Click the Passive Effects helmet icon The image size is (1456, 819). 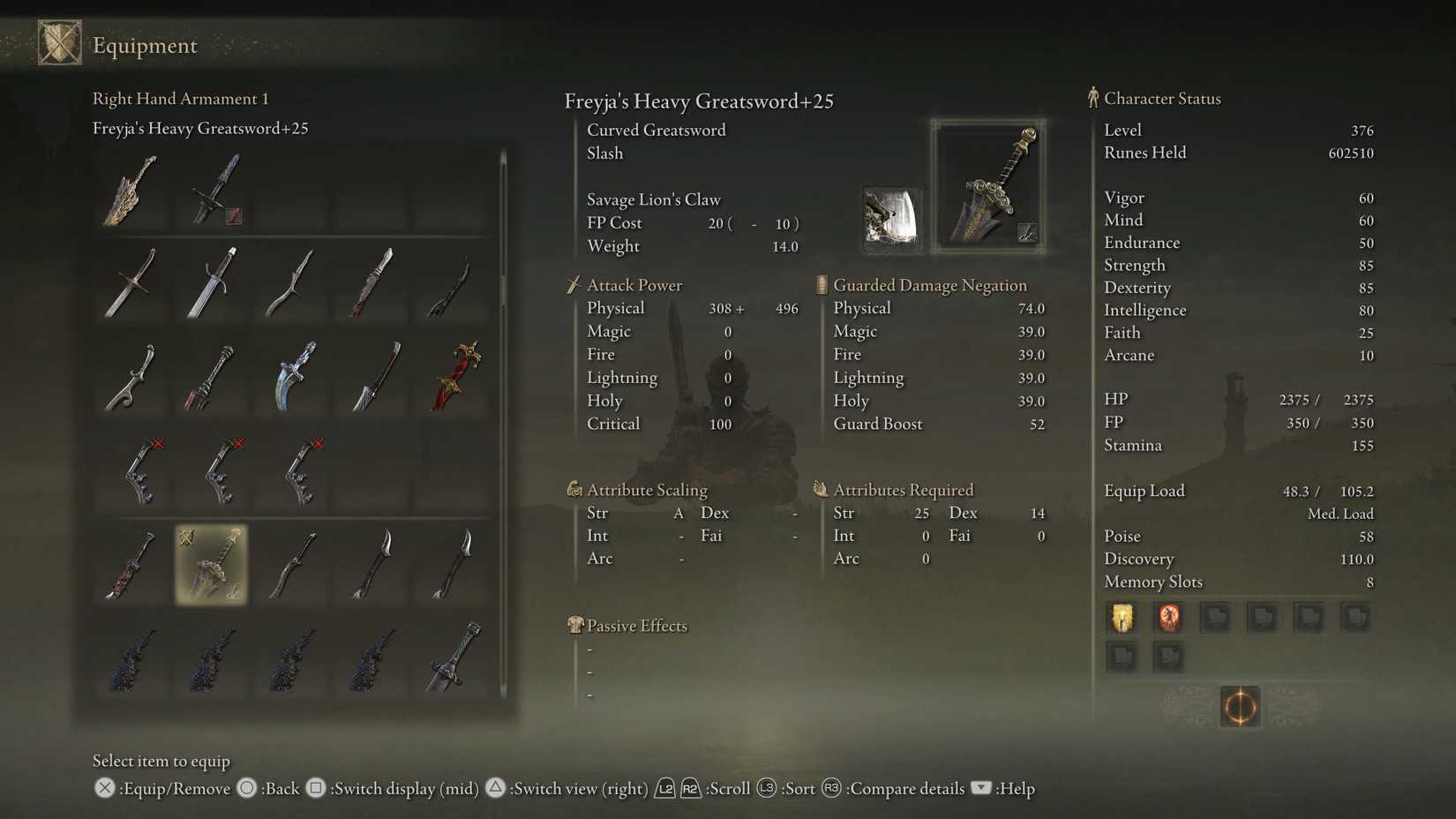tap(575, 625)
